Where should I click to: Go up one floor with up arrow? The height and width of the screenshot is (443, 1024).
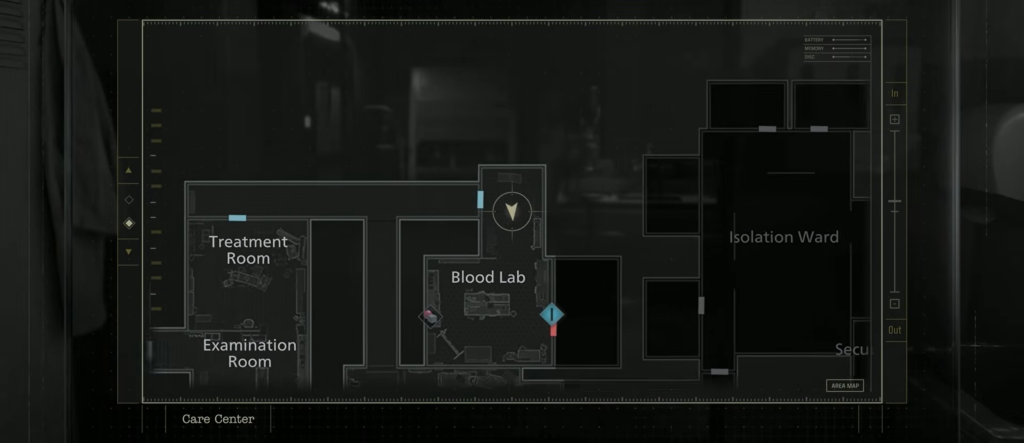coord(128,171)
